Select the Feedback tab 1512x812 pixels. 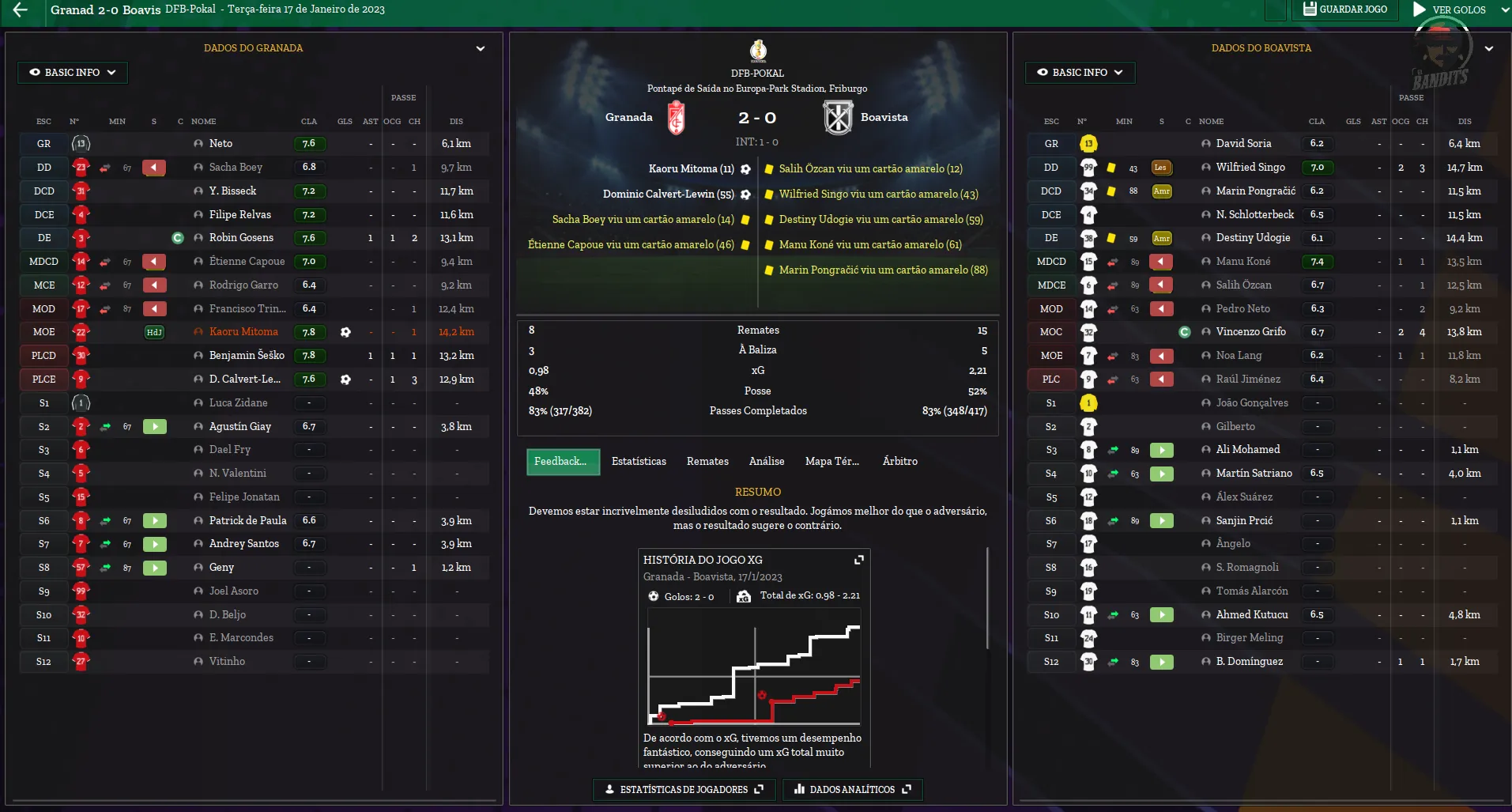point(562,461)
